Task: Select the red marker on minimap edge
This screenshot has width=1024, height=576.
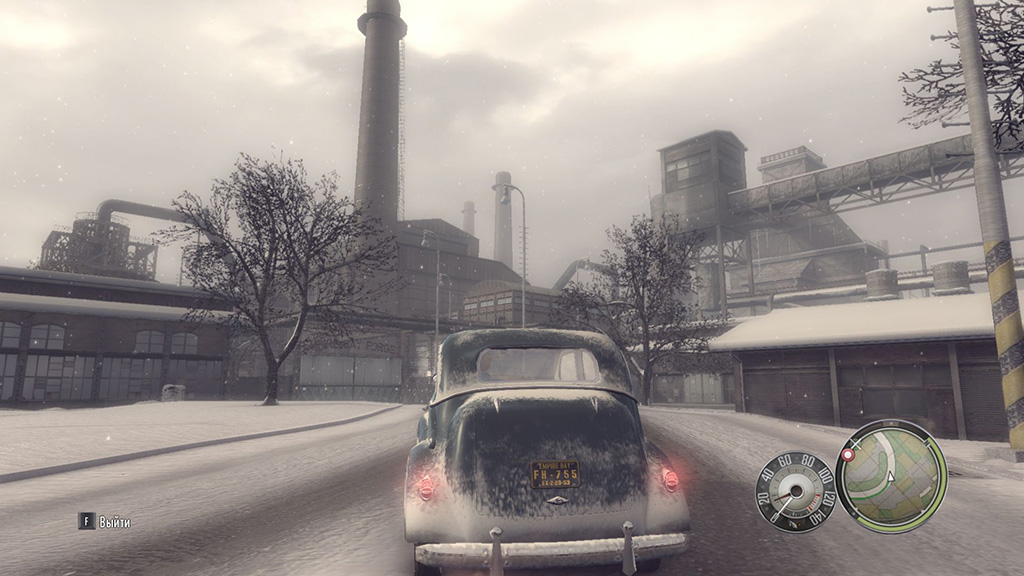Action: coord(848,455)
